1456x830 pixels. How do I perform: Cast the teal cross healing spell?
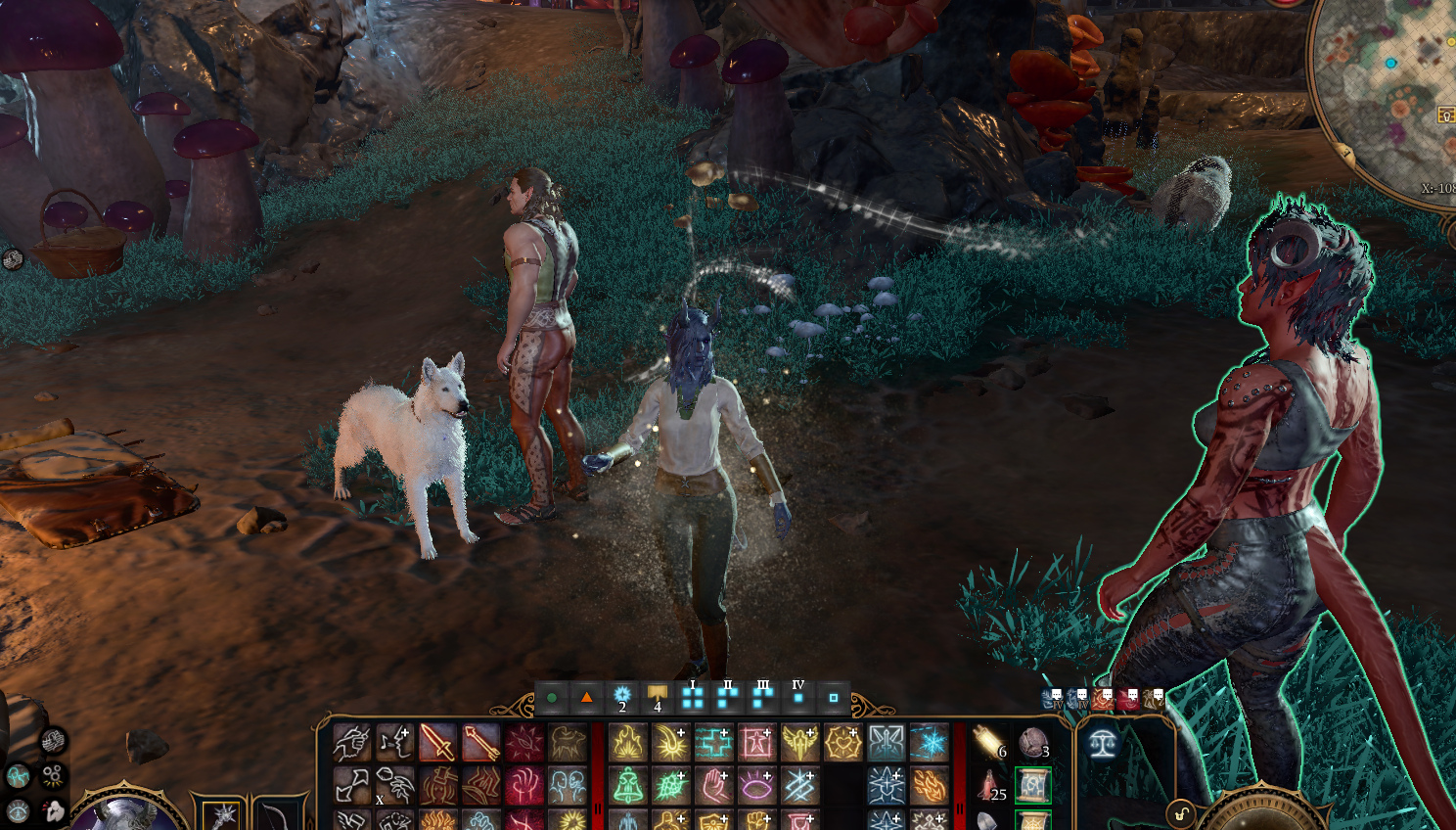pyautogui.click(x=713, y=743)
